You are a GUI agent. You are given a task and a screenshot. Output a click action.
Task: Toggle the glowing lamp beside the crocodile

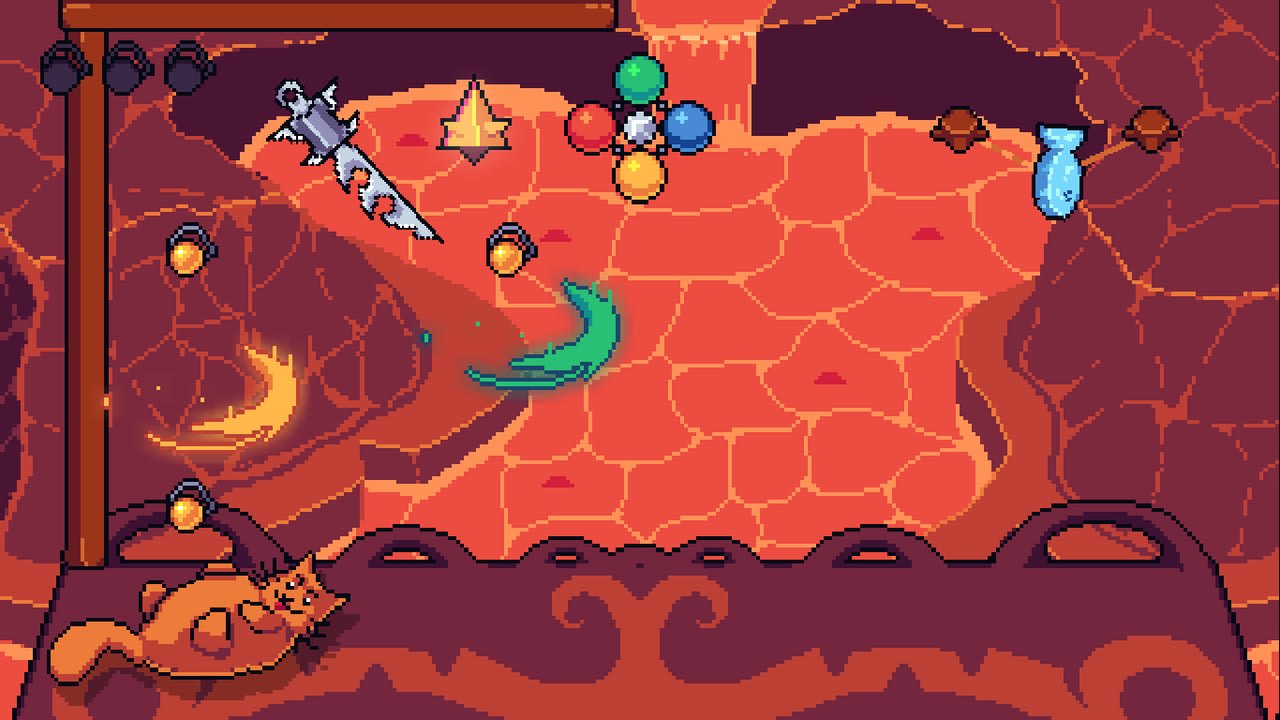(x=505, y=248)
